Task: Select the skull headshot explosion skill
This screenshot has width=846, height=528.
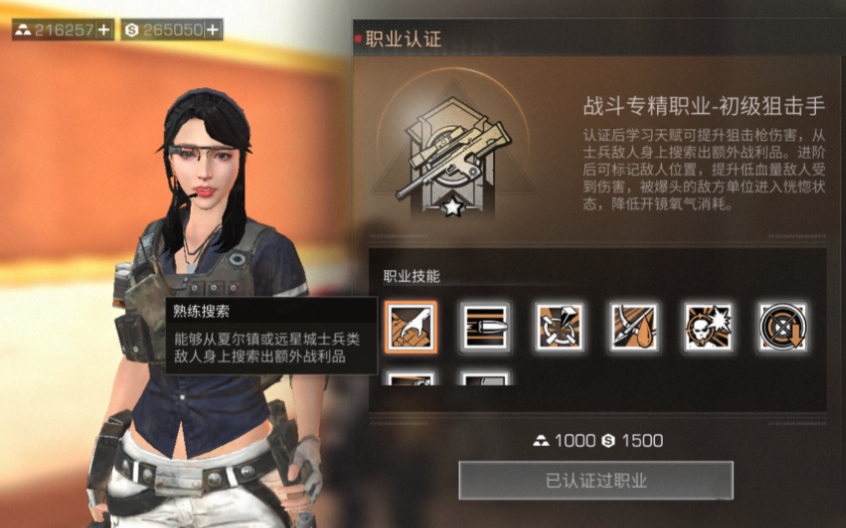Action: click(708, 327)
